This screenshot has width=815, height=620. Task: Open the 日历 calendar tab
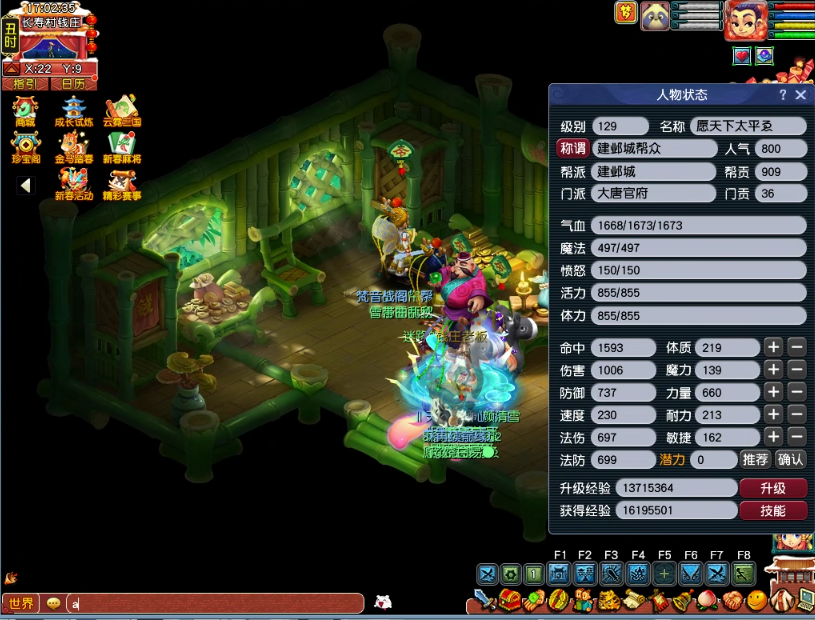click(x=73, y=84)
